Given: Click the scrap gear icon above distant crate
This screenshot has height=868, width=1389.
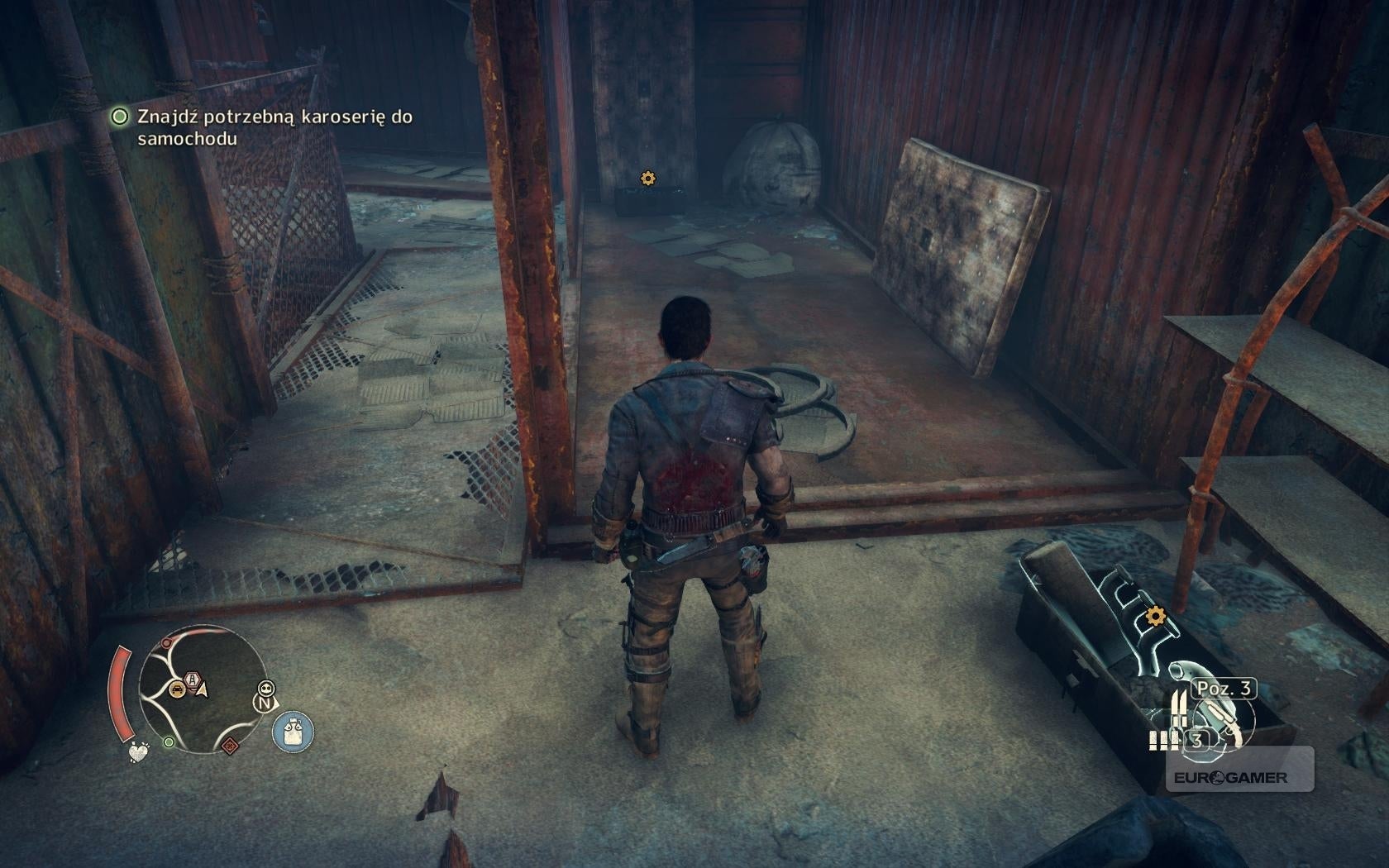Looking at the screenshot, I should tap(647, 178).
